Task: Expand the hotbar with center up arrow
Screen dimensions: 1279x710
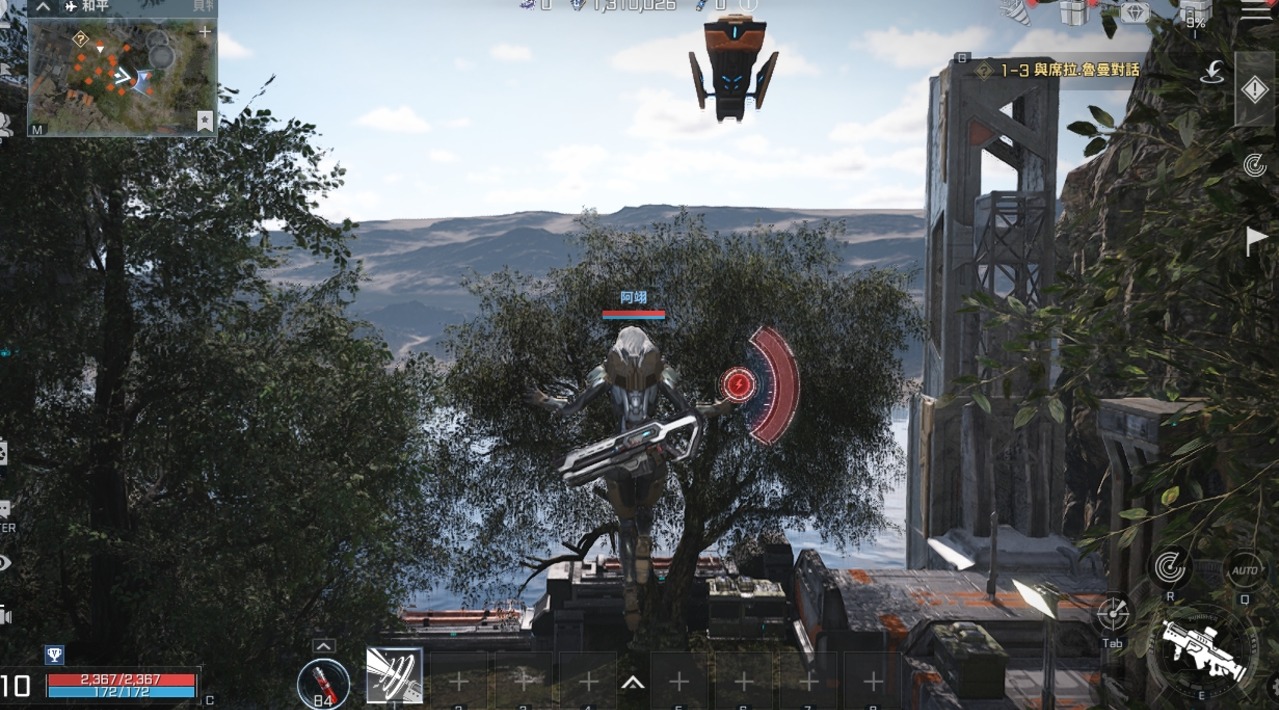Action: tap(632, 683)
